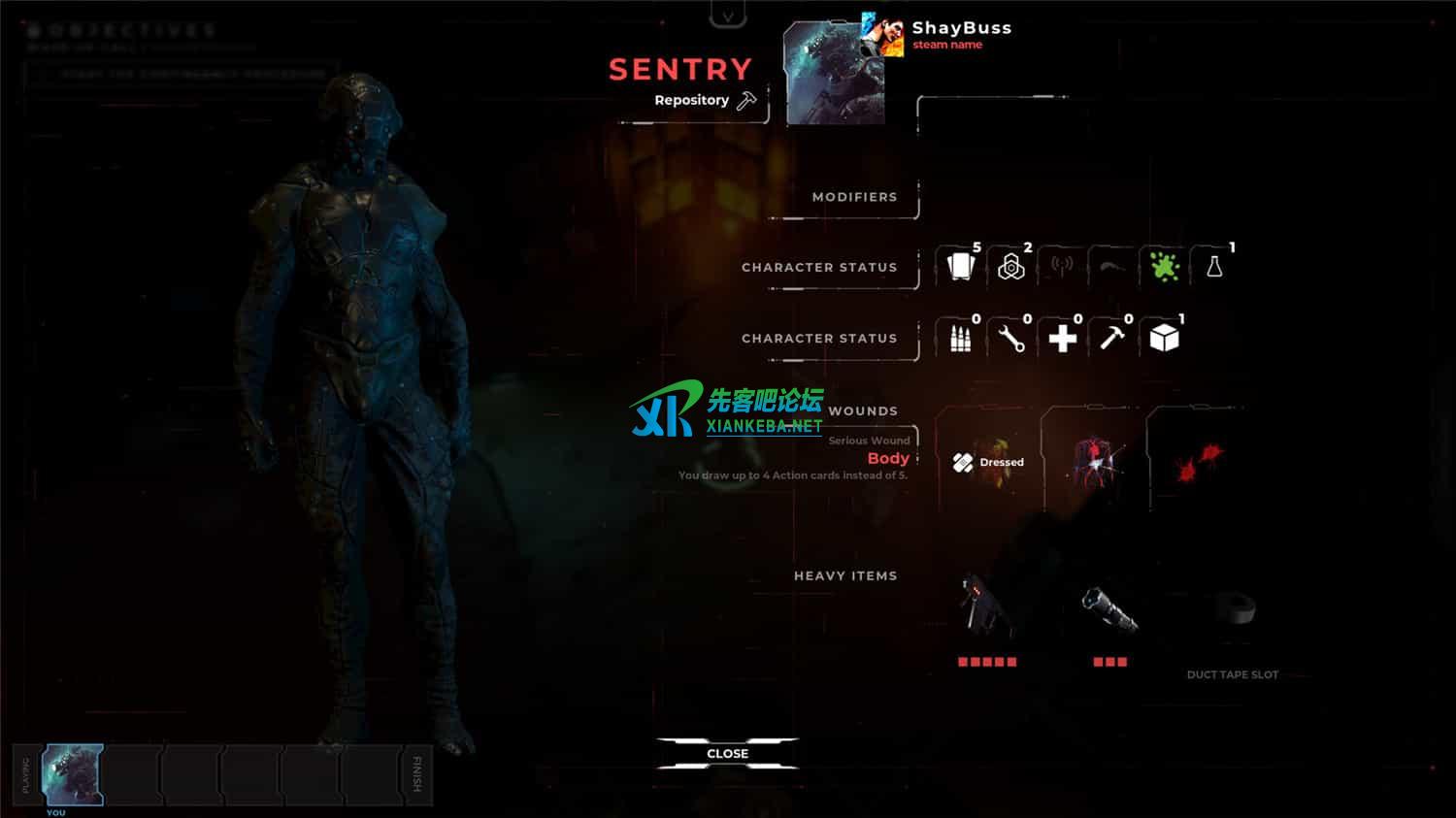Image resolution: width=1456 pixels, height=818 pixels.
Task: Click the Sentry character portrait
Action: pos(833,76)
